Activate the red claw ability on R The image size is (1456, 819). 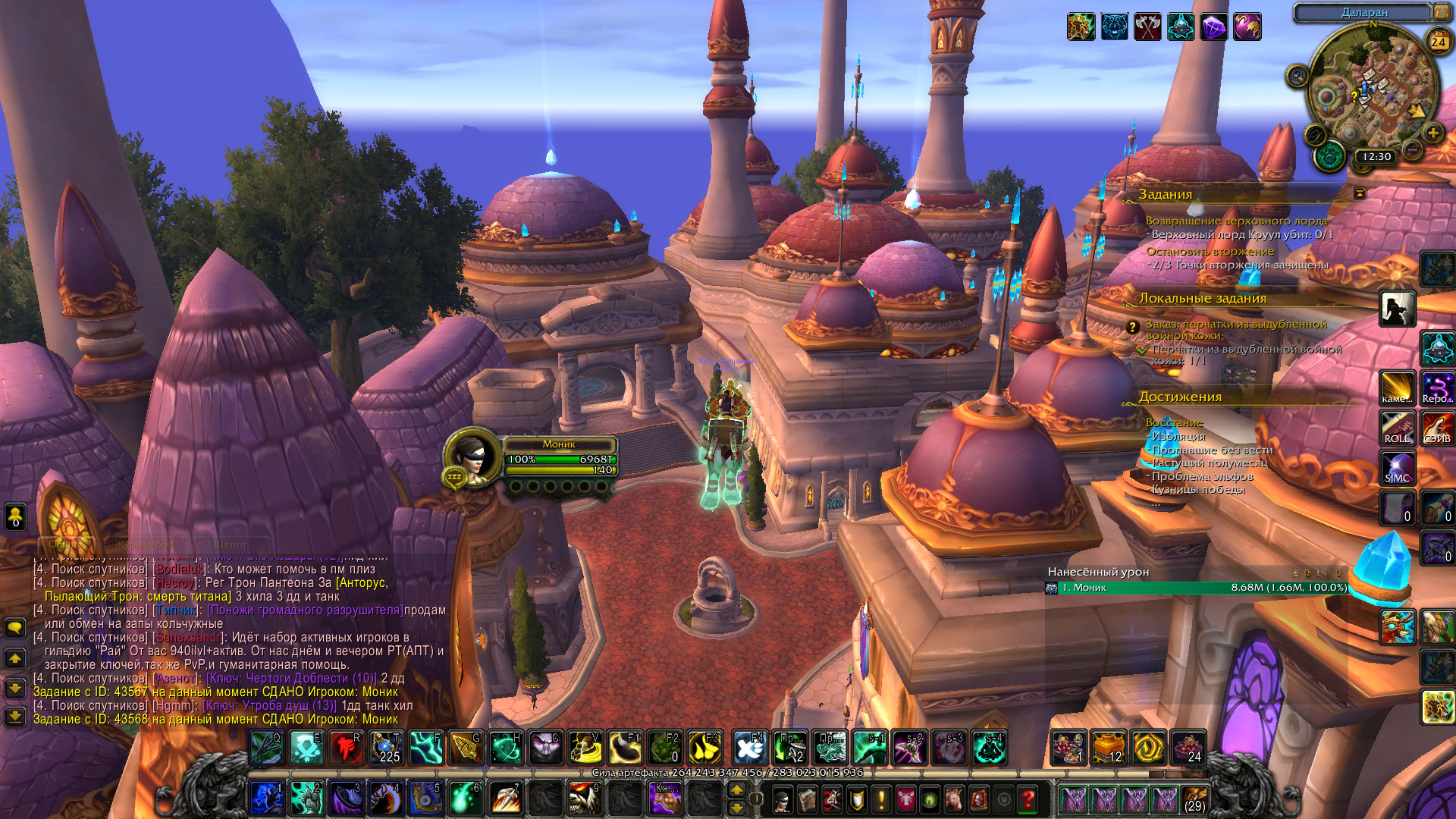pyautogui.click(x=346, y=748)
